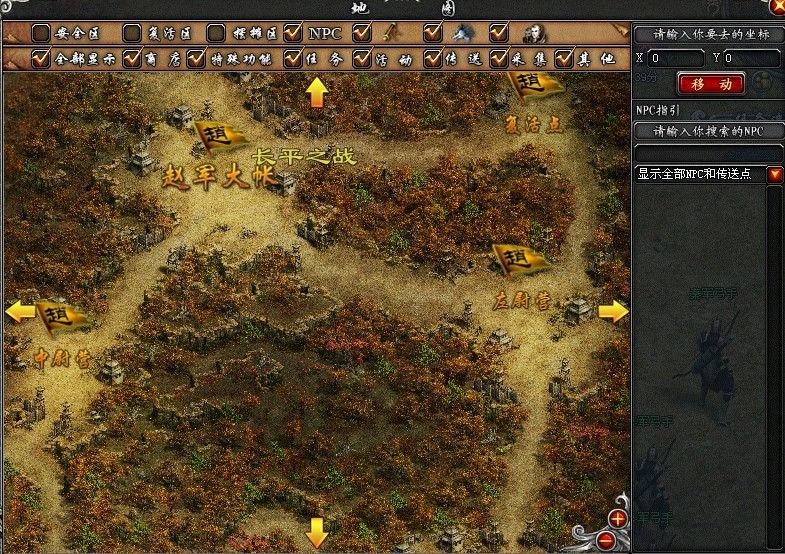785x554 pixels.
Task: Click the X coordinate input field
Action: [676, 58]
